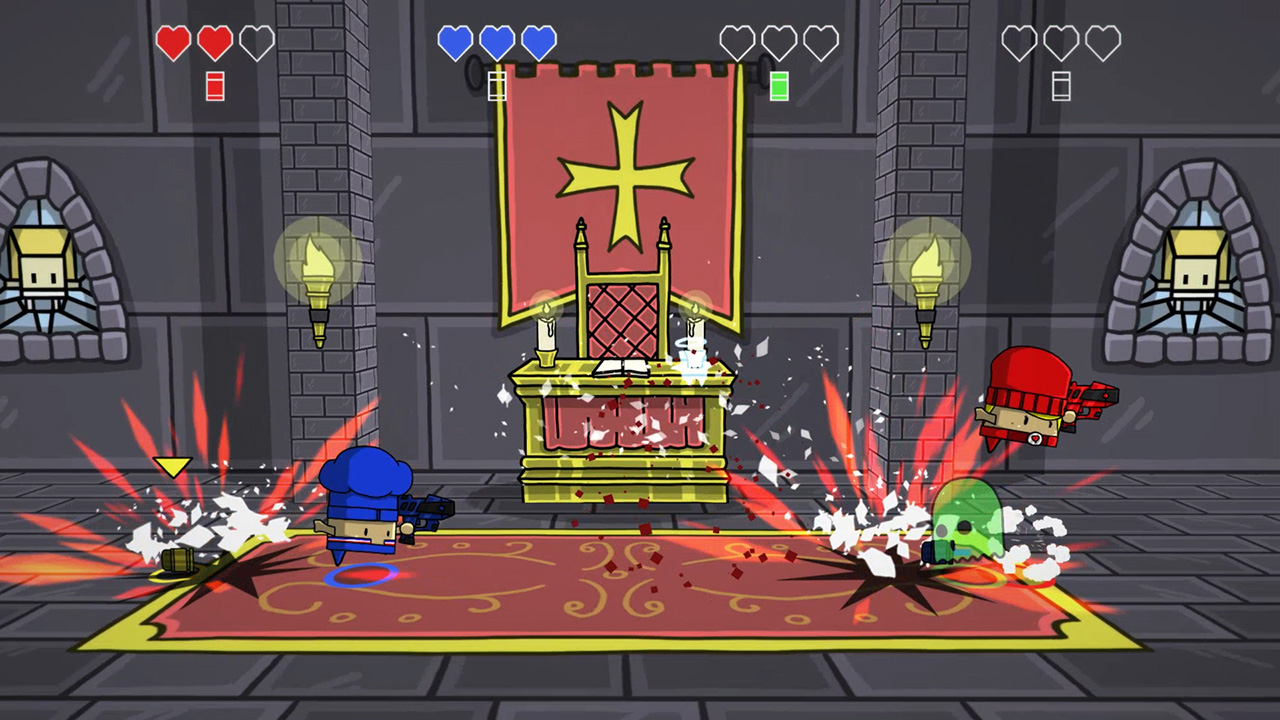Click the first red heart in player one's health
The image size is (1280, 720).
(175, 42)
